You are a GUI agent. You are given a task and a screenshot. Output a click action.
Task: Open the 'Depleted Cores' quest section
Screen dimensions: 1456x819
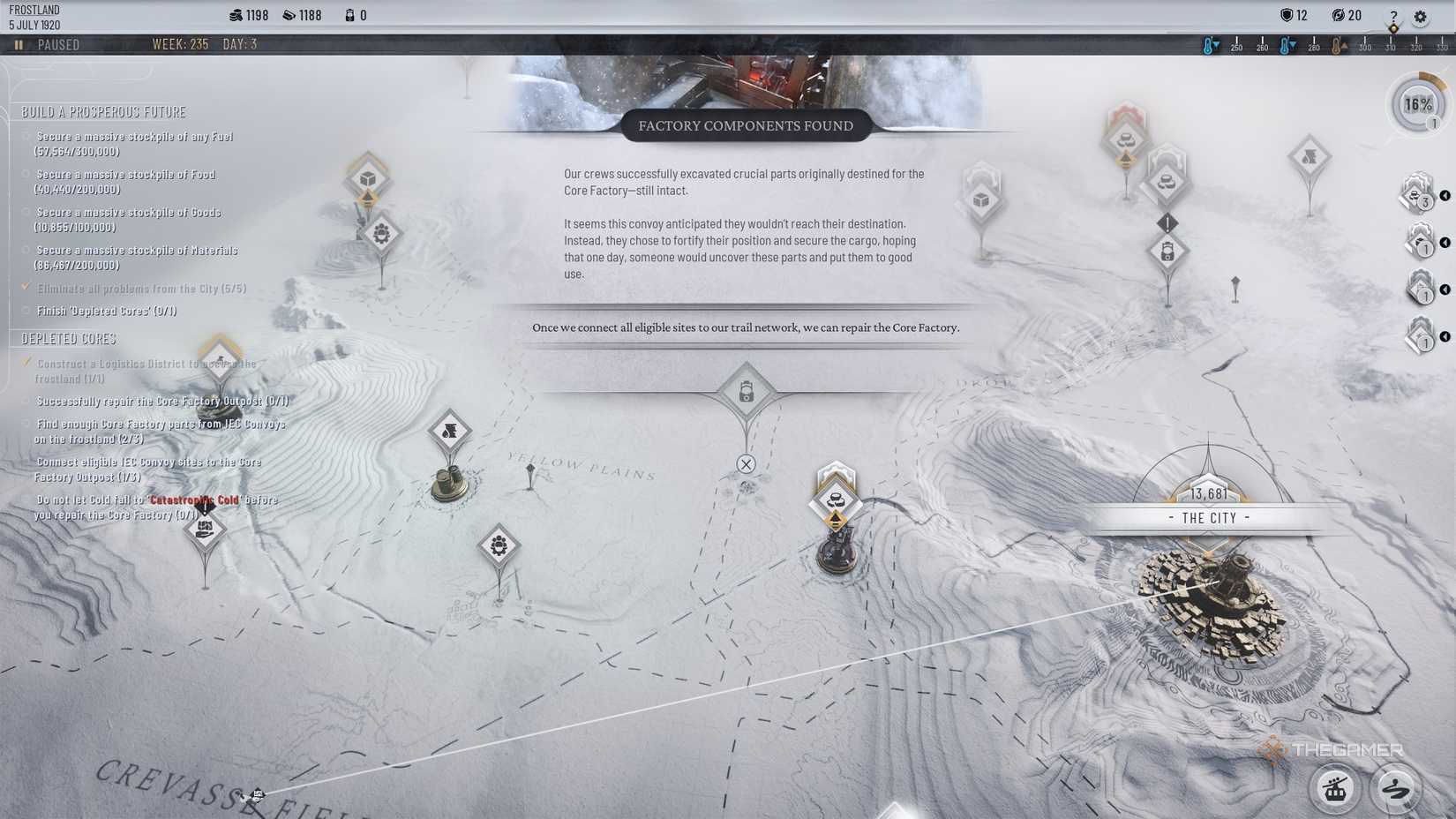click(x=66, y=338)
